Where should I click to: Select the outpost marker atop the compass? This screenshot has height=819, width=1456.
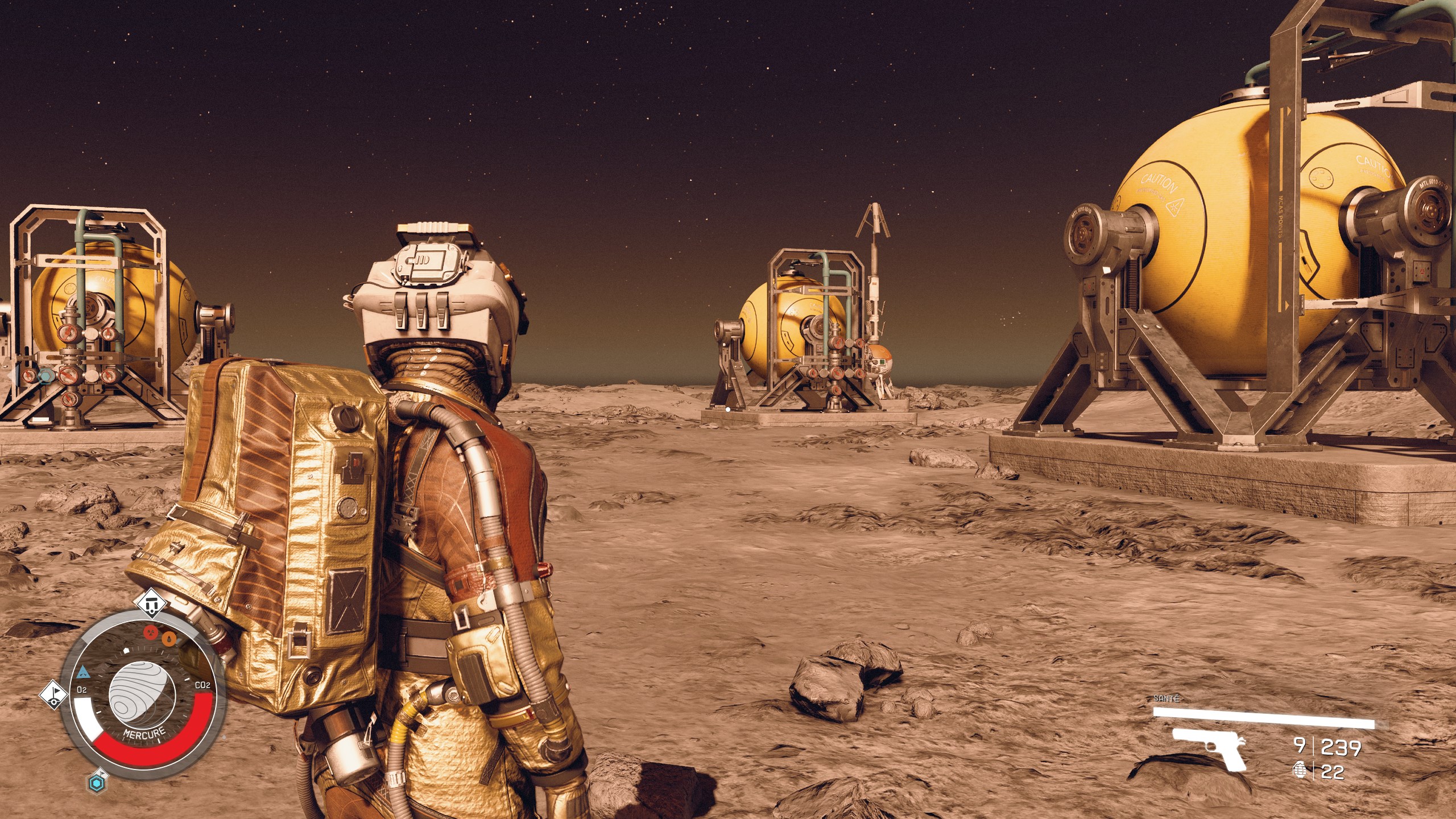151,606
